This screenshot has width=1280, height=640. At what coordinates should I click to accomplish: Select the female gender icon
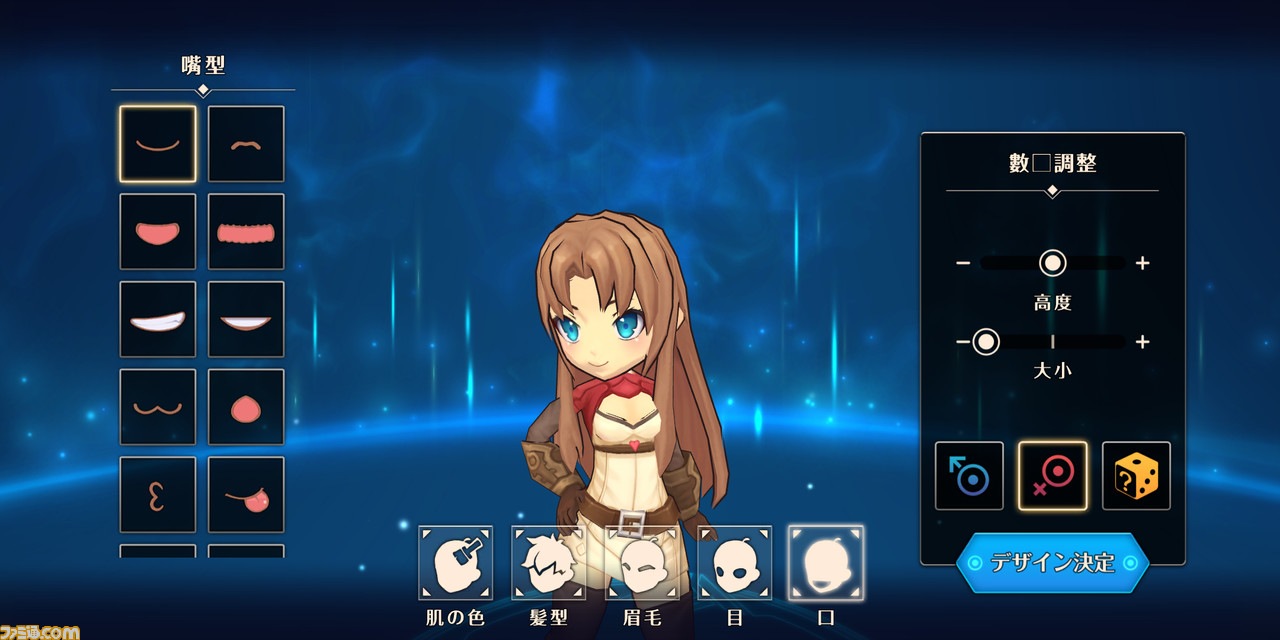click(x=1052, y=476)
